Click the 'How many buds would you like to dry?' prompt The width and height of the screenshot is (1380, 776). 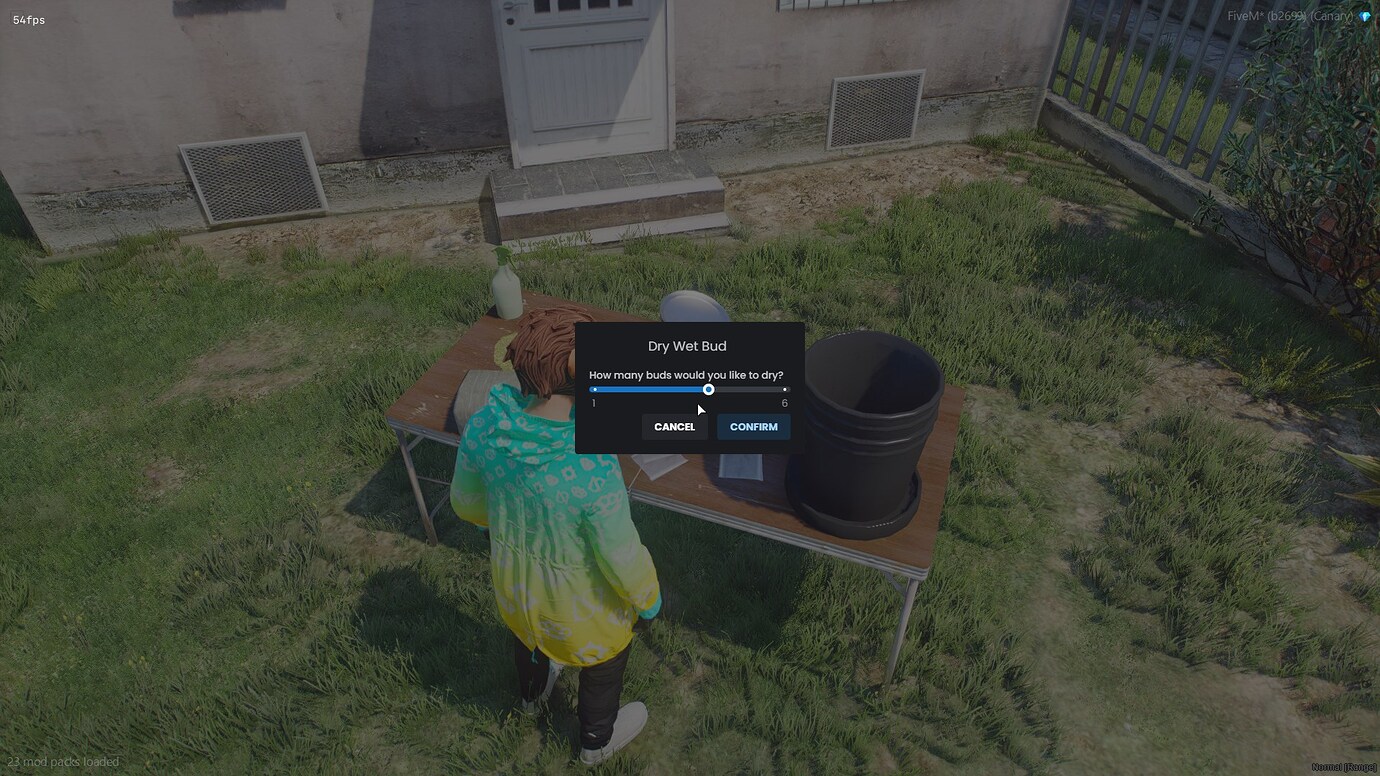coord(687,374)
